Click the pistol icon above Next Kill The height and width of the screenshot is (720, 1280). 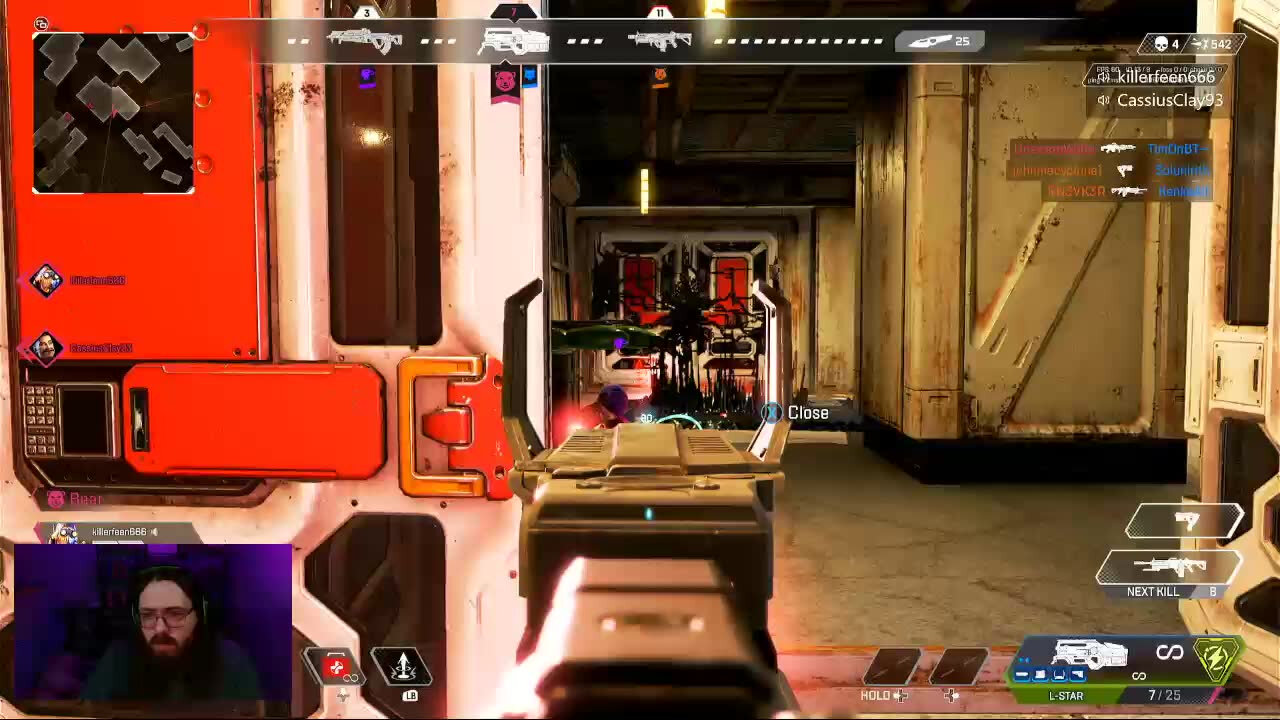click(1186, 520)
